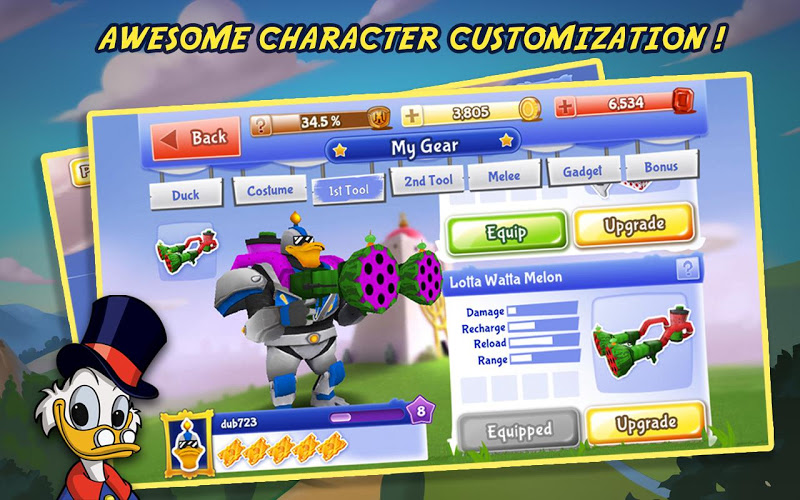Click the Upgrade button beside Equip

634,226
